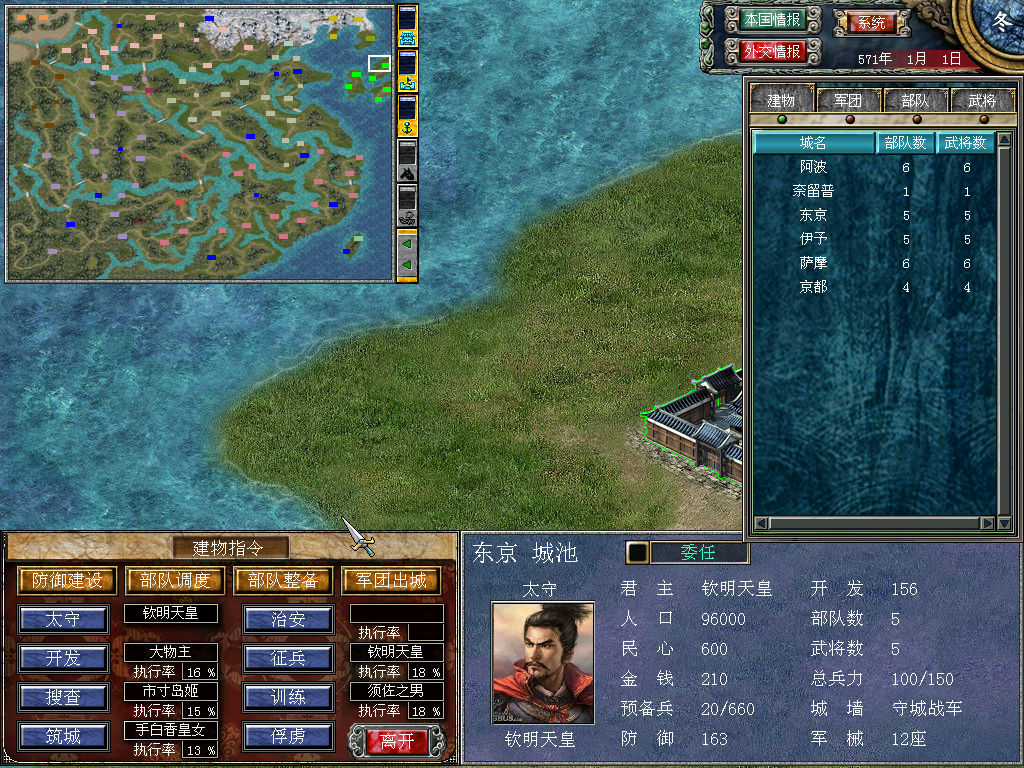Viewport: 1024px width, 768px height.
Task: Switch to the 部队 tab
Action: coord(914,100)
